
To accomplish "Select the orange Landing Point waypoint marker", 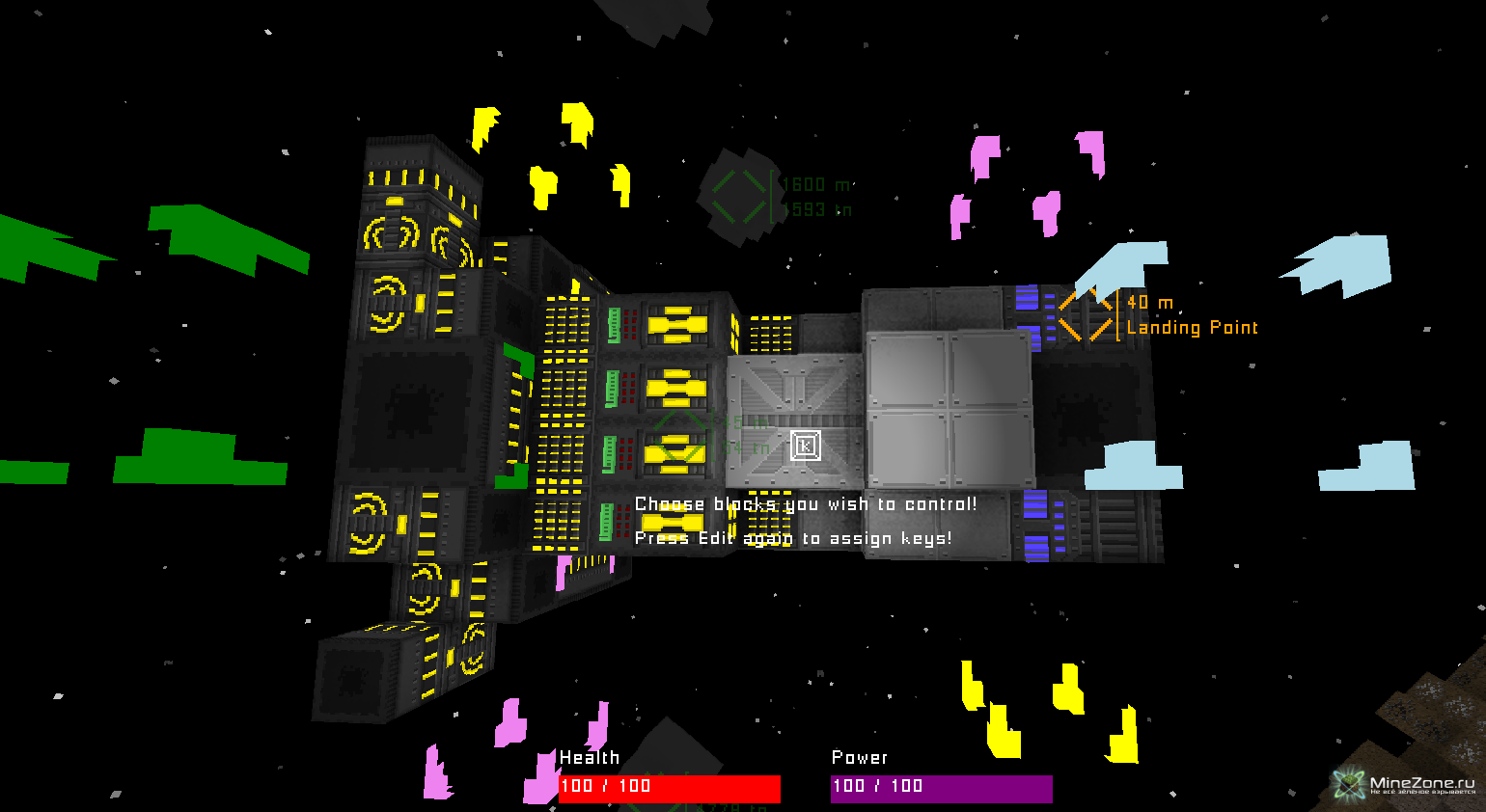I will [x=1086, y=314].
